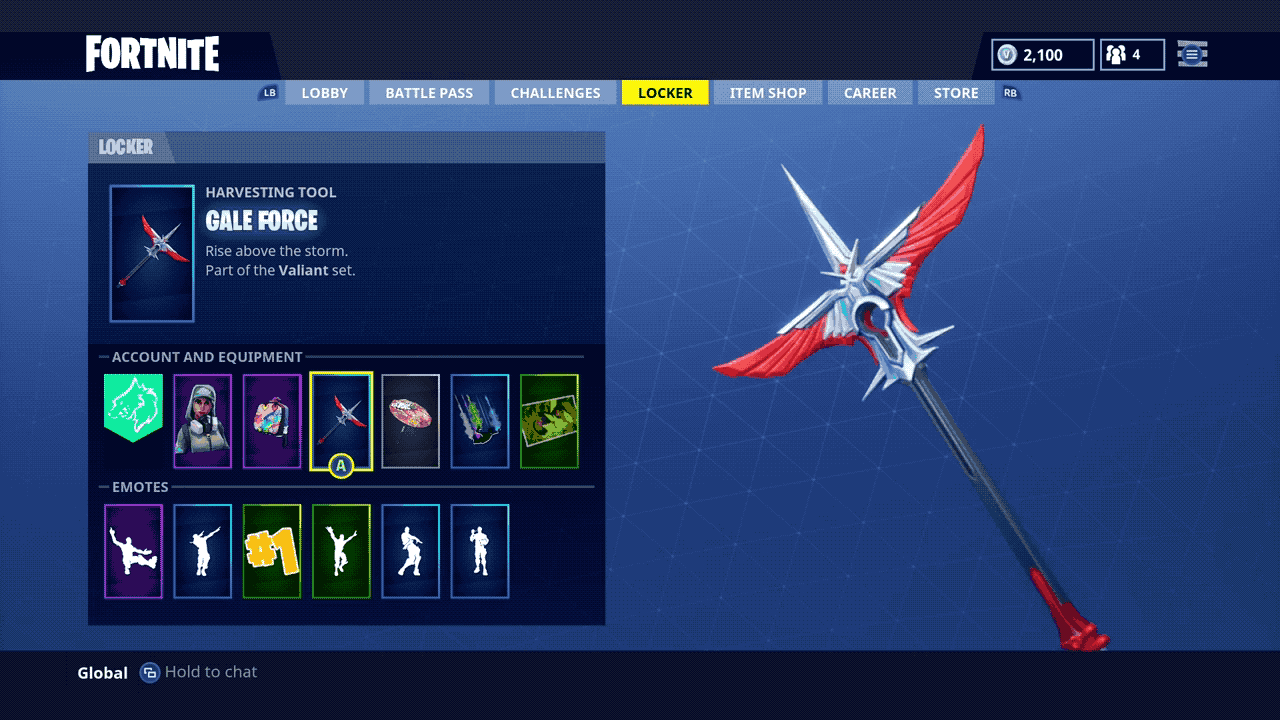
Task: Open the friends list icon
Action: tap(1132, 55)
